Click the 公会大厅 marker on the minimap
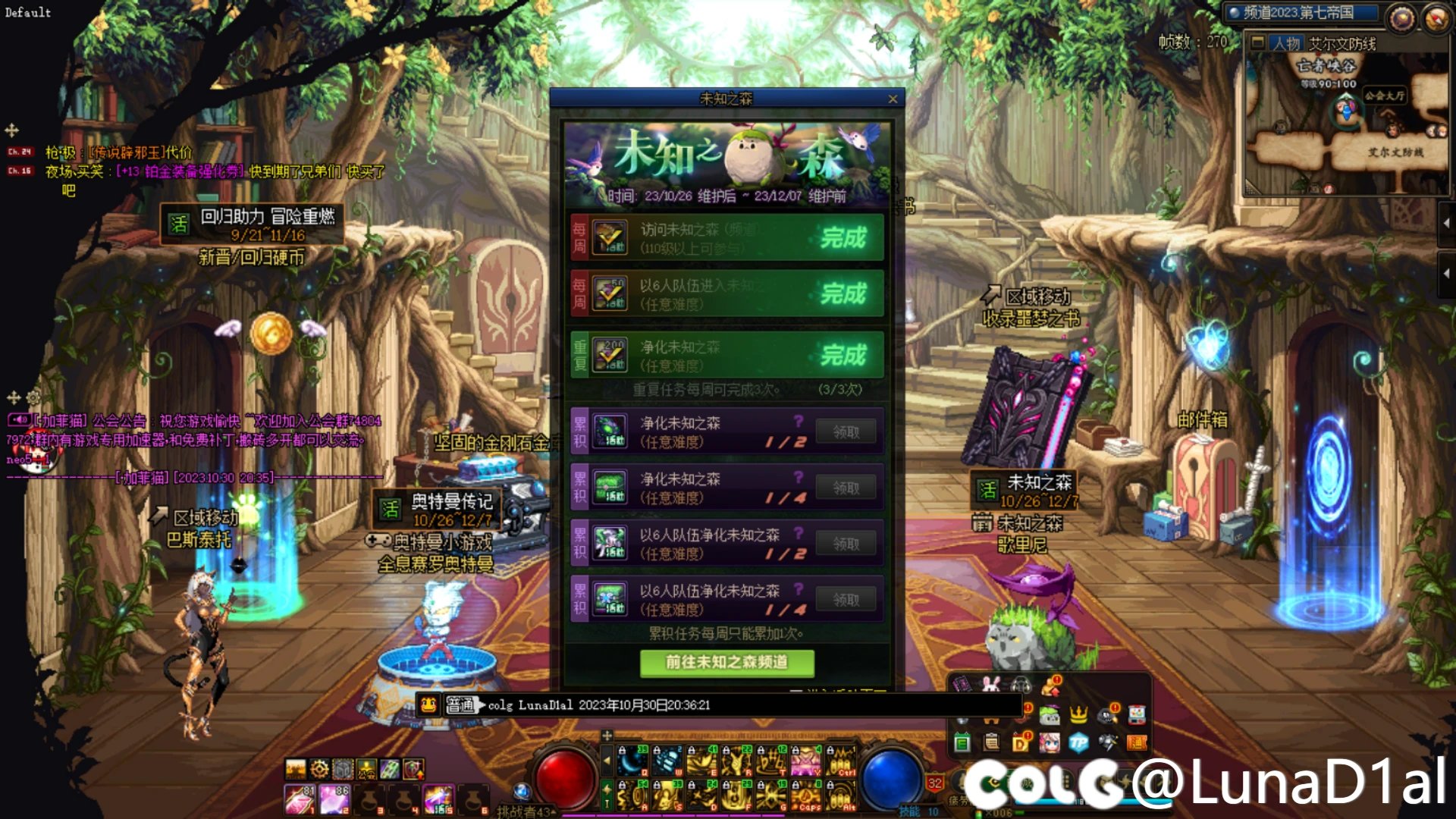The width and height of the screenshot is (1456, 819). coord(1384,96)
